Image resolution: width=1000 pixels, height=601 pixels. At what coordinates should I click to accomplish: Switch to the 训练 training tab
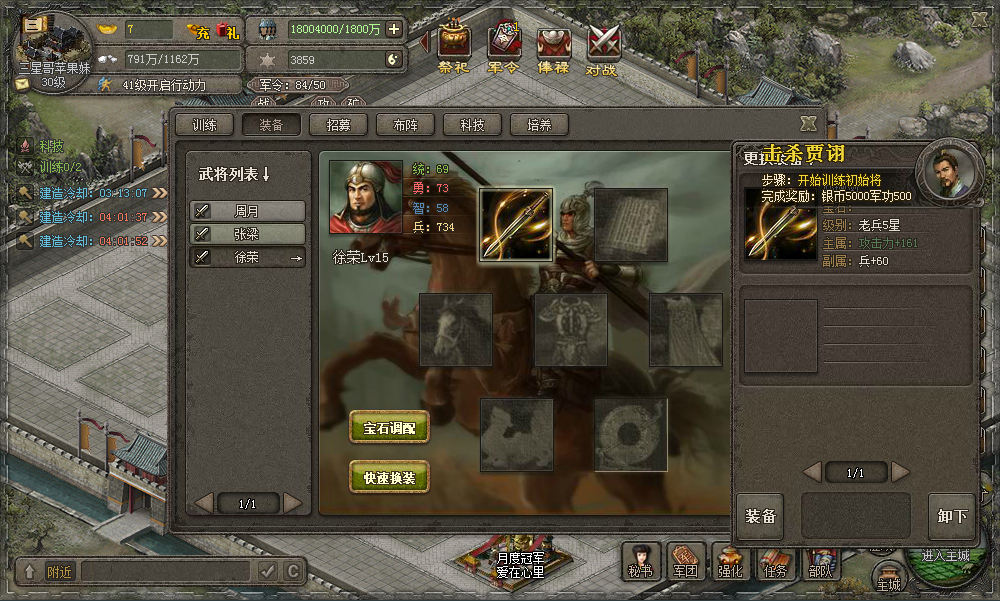[205, 125]
